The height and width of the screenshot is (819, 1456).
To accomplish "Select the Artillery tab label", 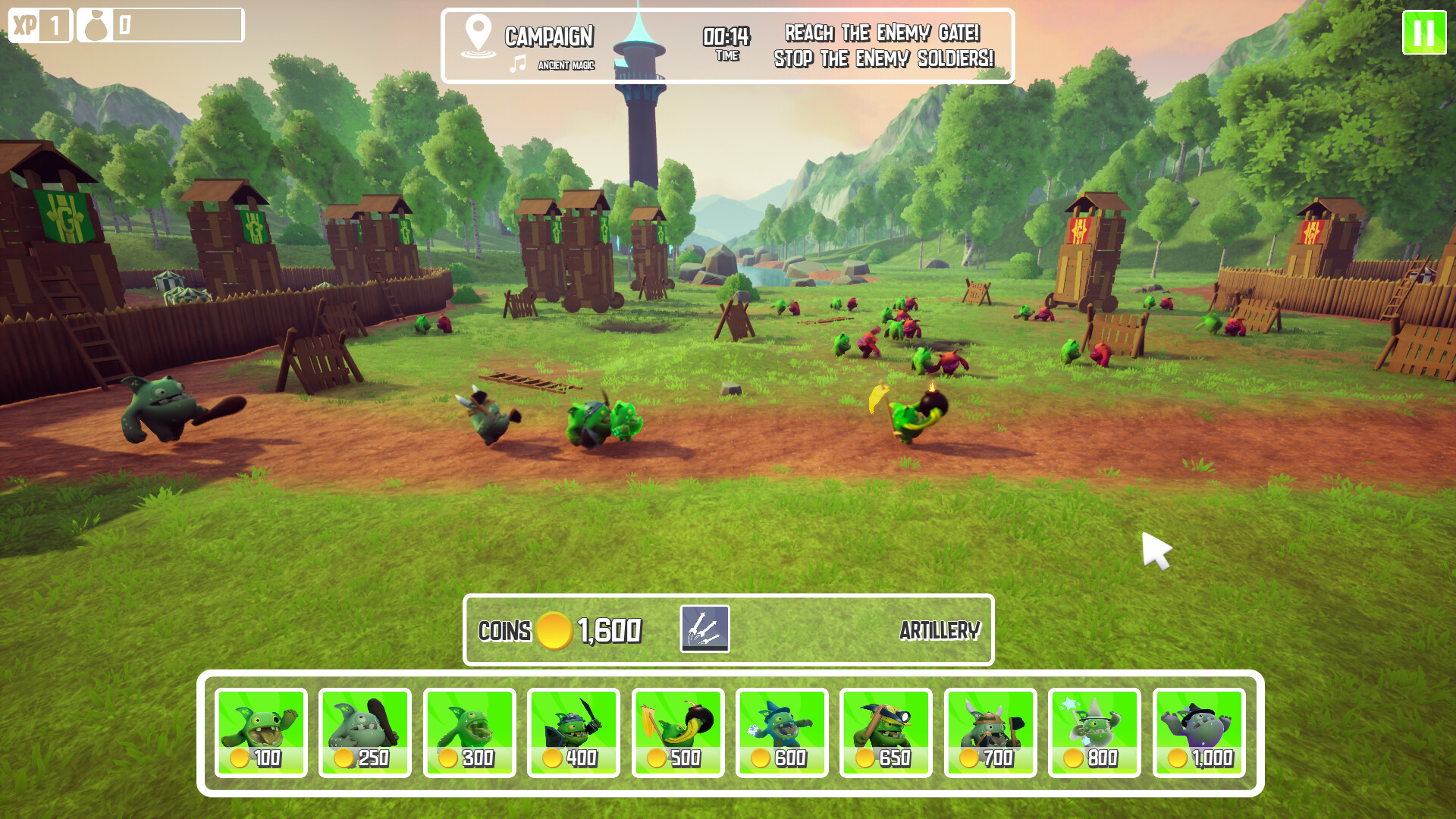I will point(941,629).
